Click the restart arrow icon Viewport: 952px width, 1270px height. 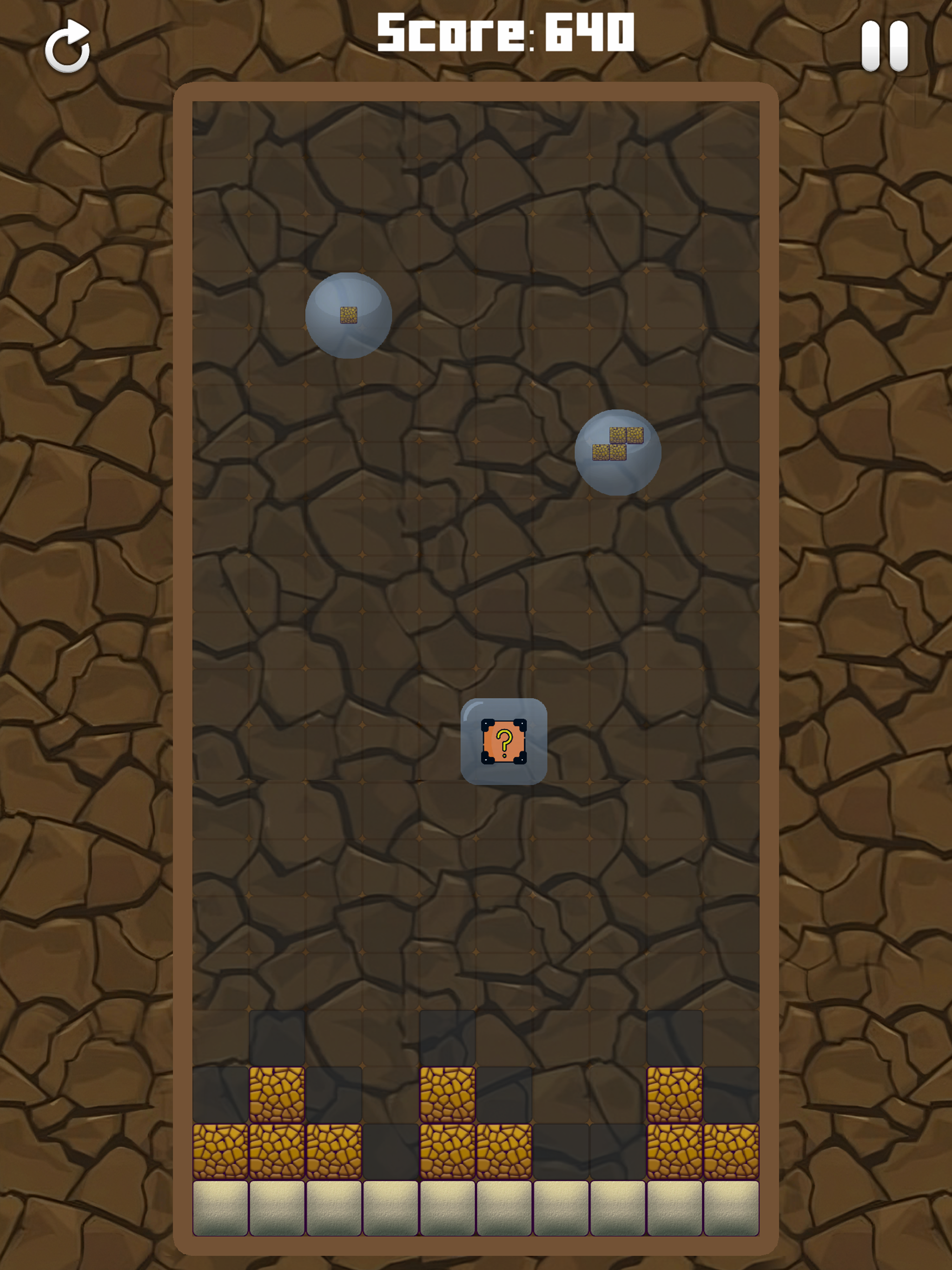coord(68,46)
